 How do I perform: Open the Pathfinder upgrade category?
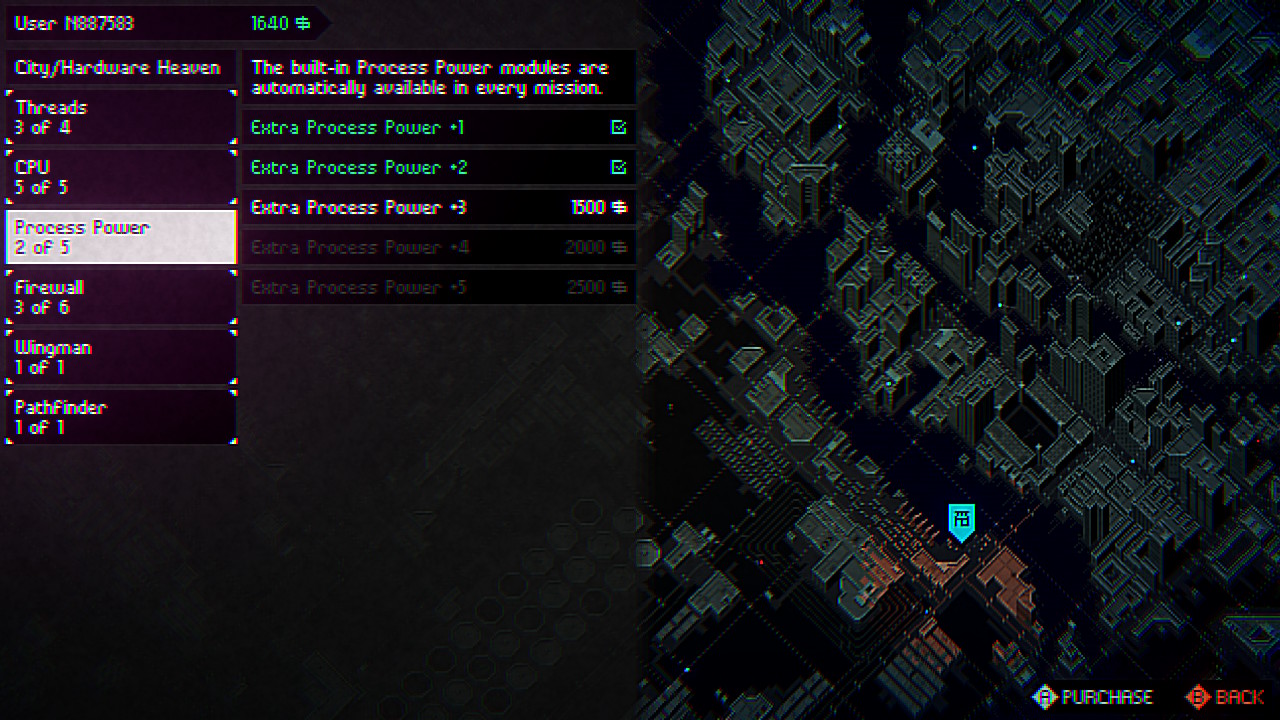point(120,417)
